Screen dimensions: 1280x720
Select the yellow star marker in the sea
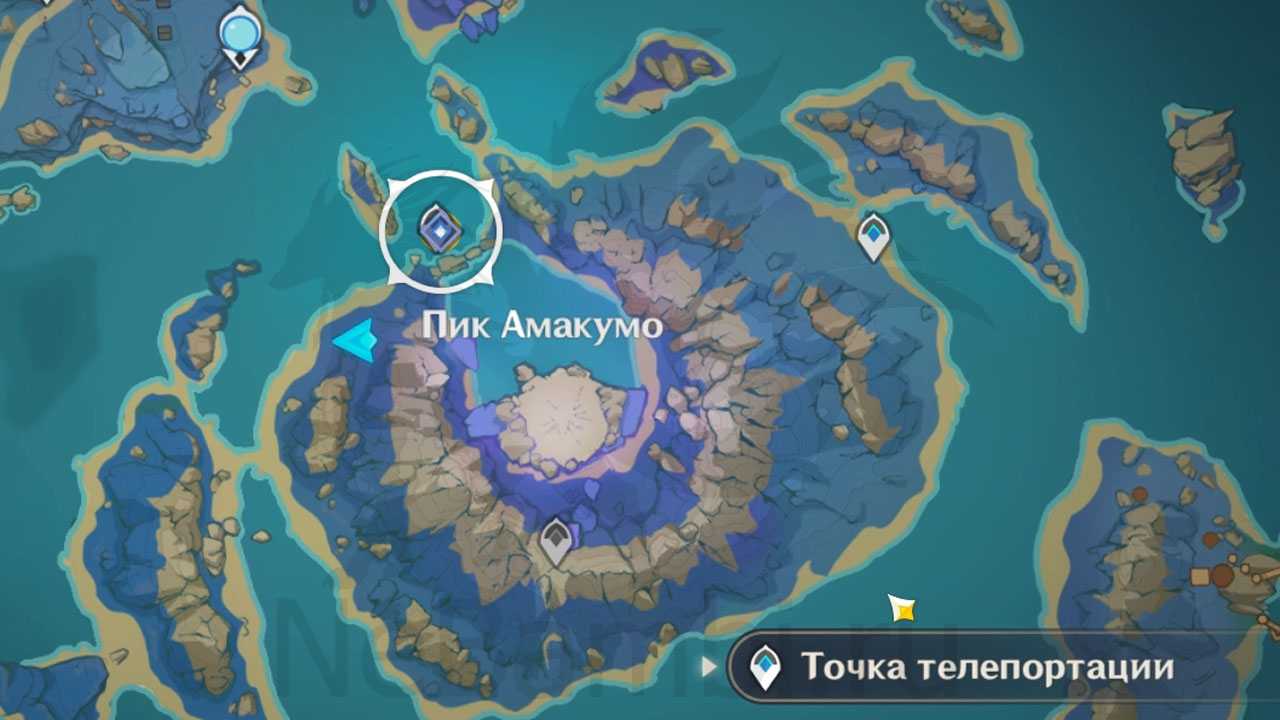(x=902, y=607)
